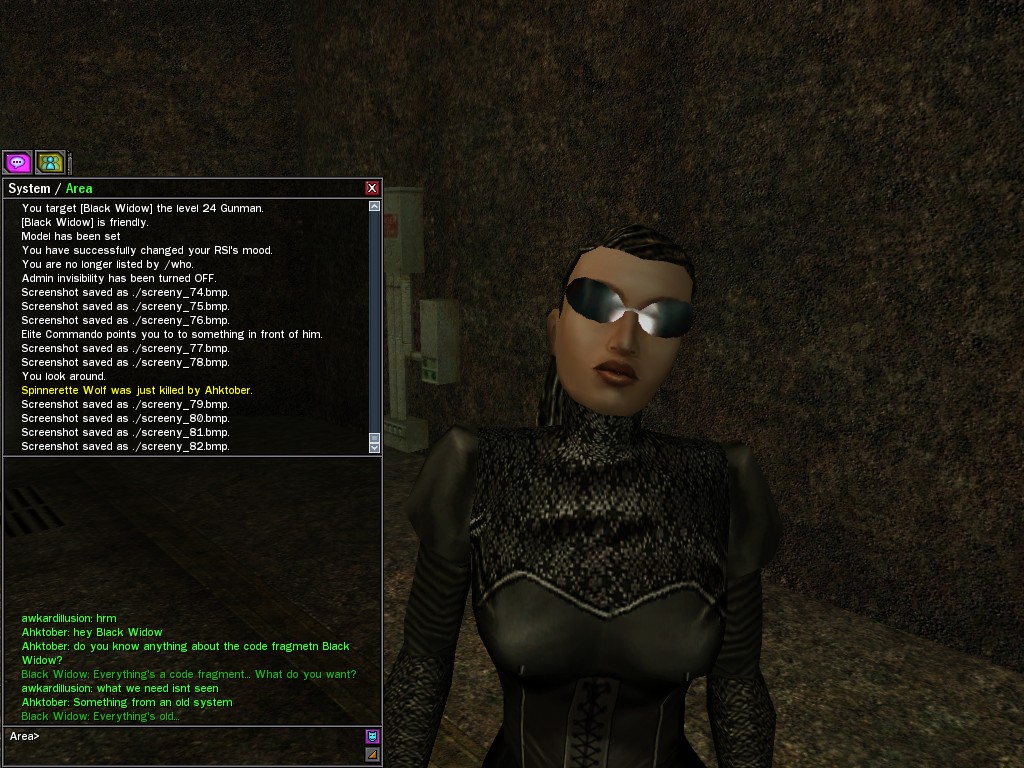The image size is (1024, 768).
Task: Open the purple mask emote button
Action: 372,737
